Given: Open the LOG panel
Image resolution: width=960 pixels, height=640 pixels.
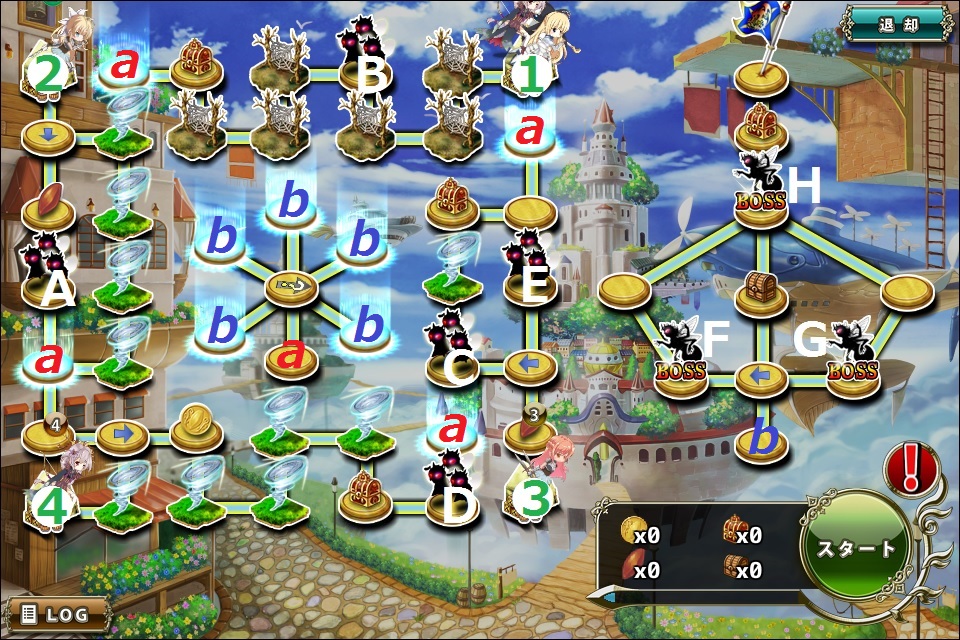Looking at the screenshot, I should click(x=56, y=613).
